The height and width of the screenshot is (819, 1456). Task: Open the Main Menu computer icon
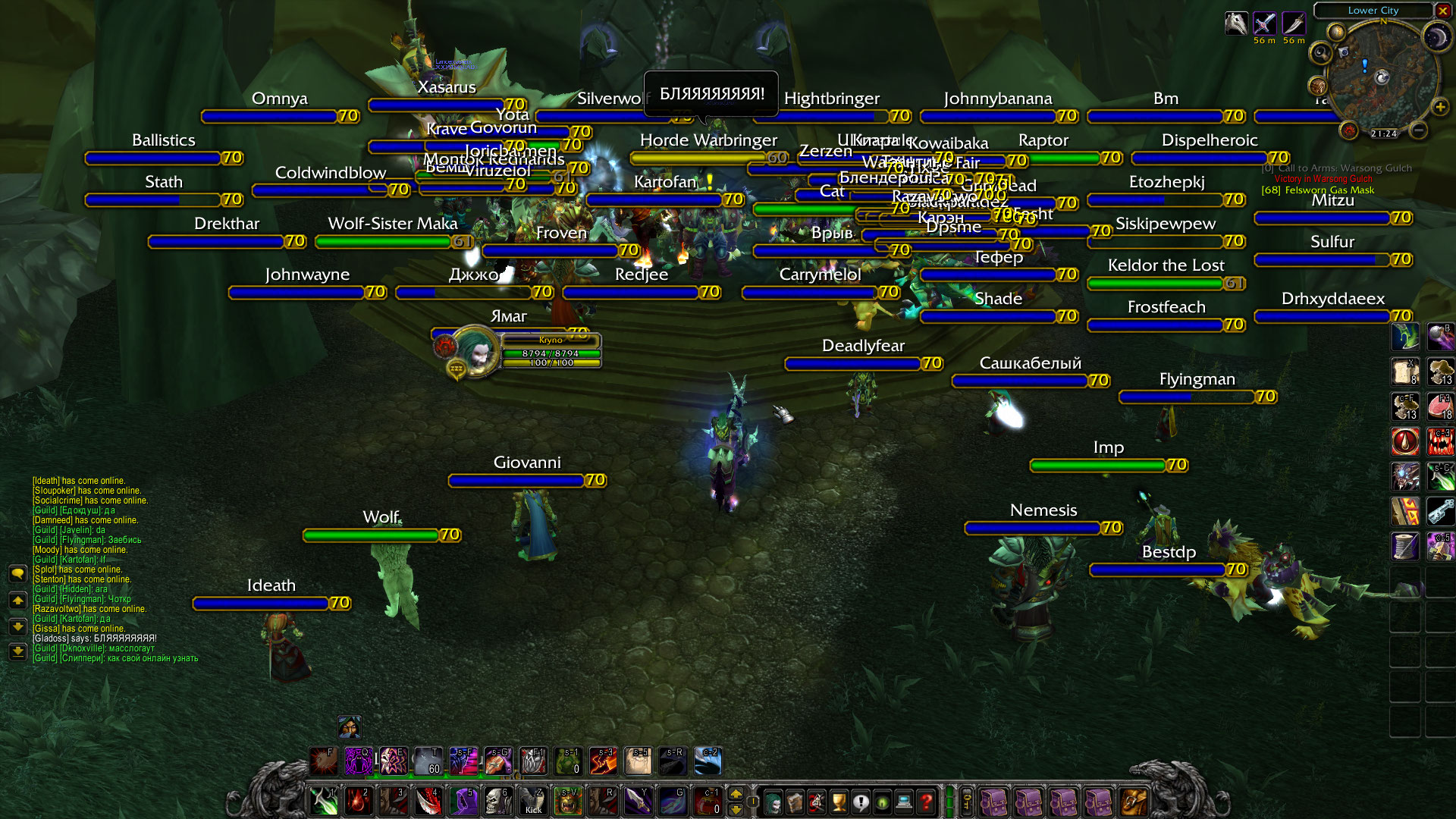pos(902,802)
